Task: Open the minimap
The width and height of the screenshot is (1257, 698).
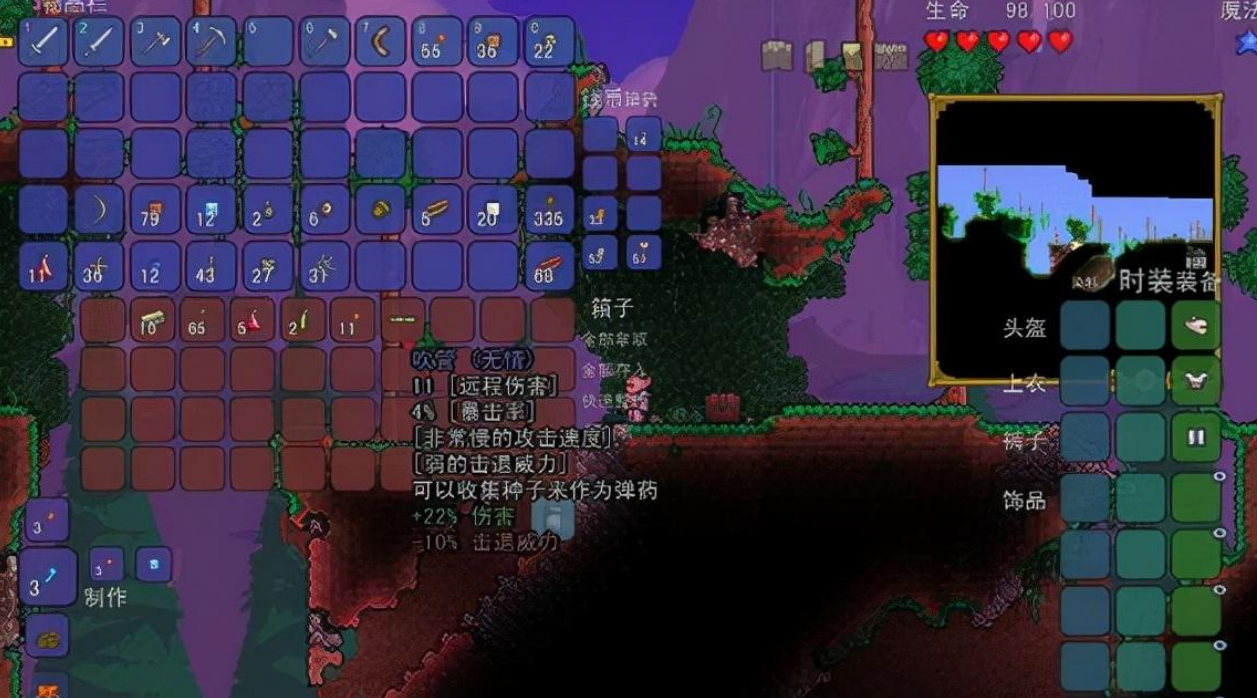Action: (x=1075, y=240)
